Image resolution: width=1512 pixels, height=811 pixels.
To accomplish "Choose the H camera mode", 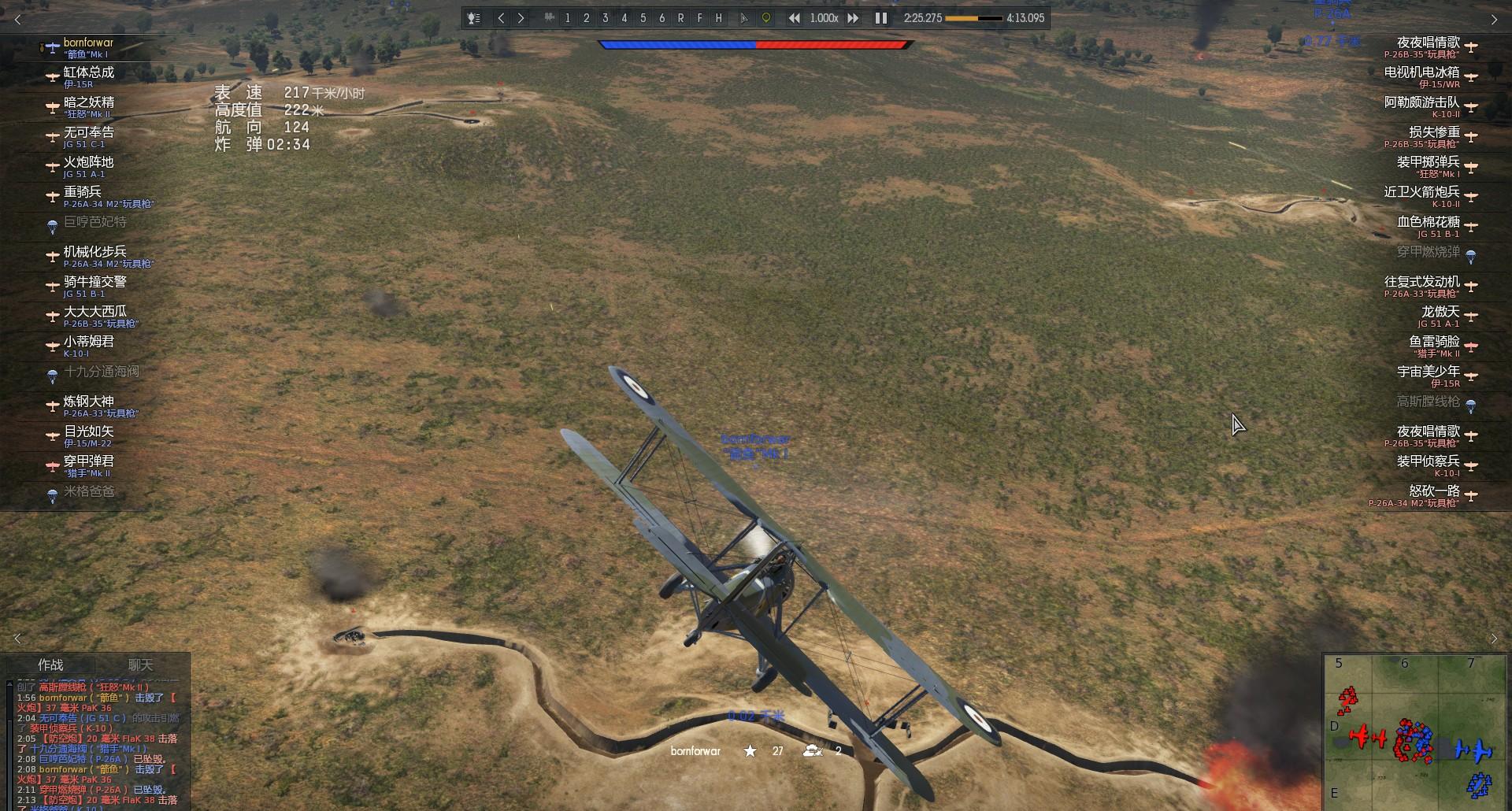I will pyautogui.click(x=718, y=18).
